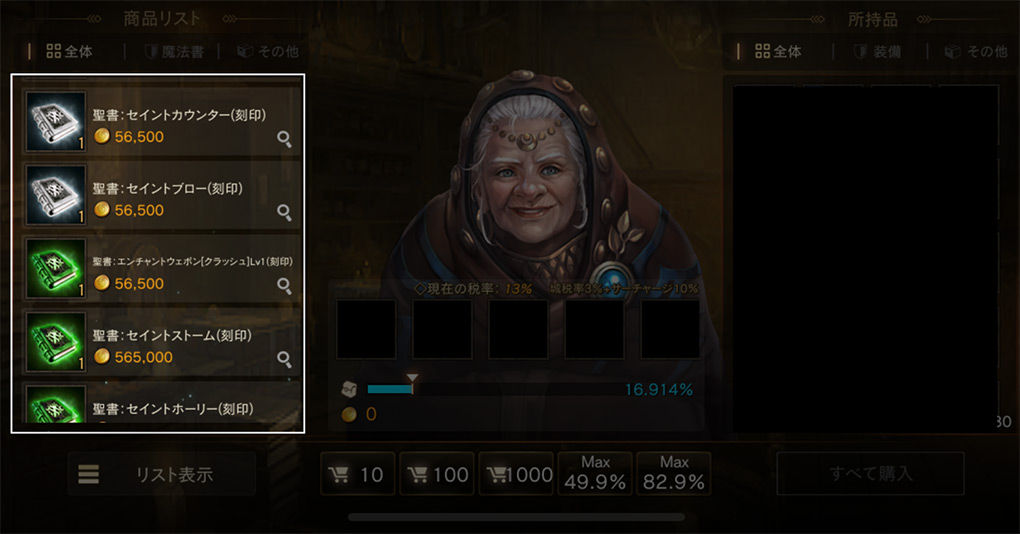1020x534 pixels.
Task: Select the Max 82.9% weight option
Action: (674, 474)
